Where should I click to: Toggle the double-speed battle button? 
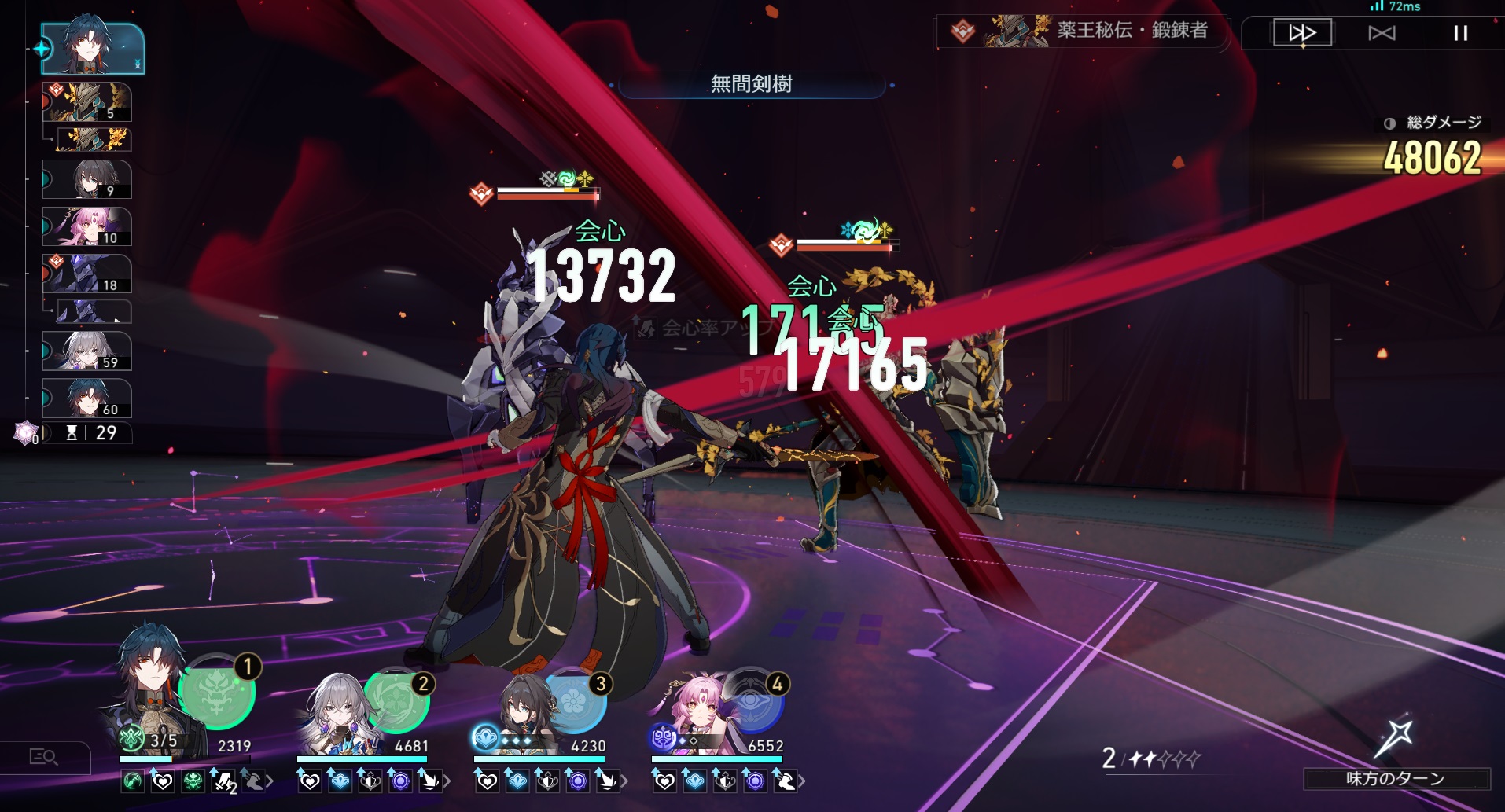[1301, 33]
